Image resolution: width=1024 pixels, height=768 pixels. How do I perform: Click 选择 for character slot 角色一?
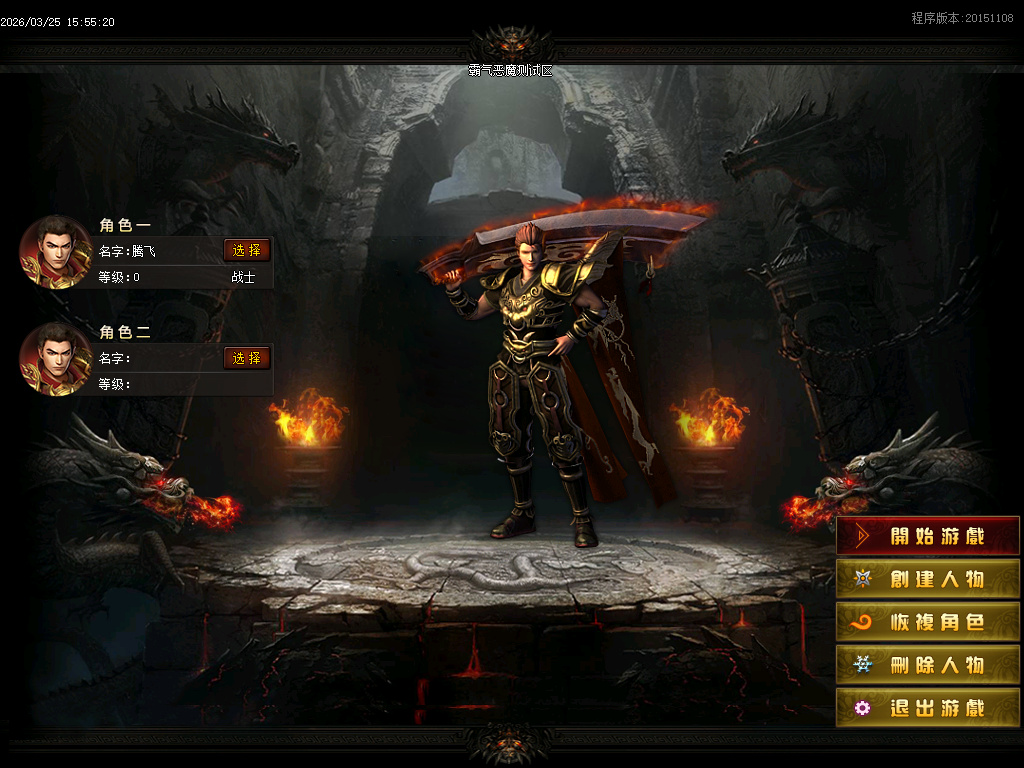coord(247,250)
